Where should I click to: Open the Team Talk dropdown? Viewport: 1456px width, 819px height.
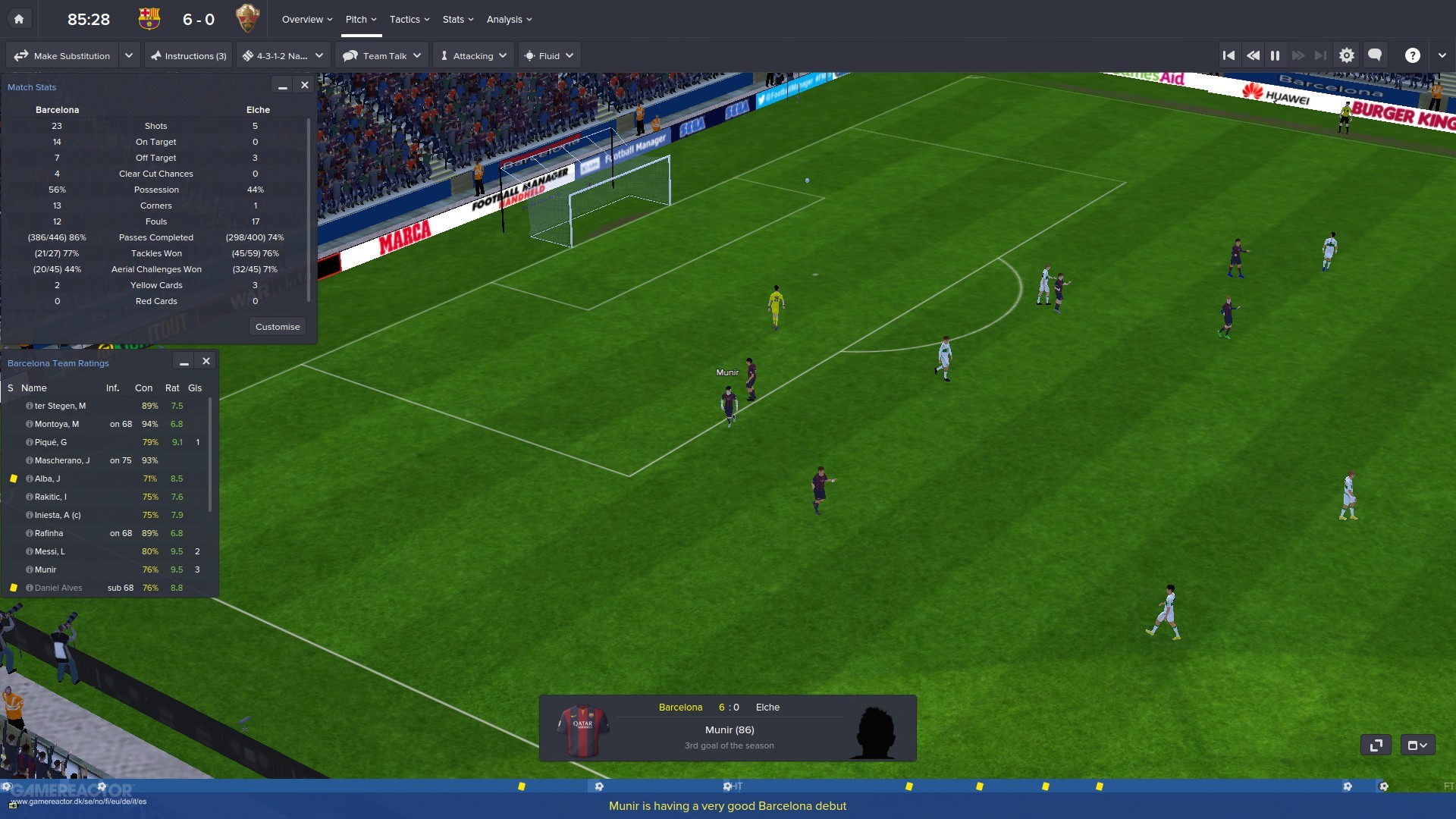(x=381, y=55)
